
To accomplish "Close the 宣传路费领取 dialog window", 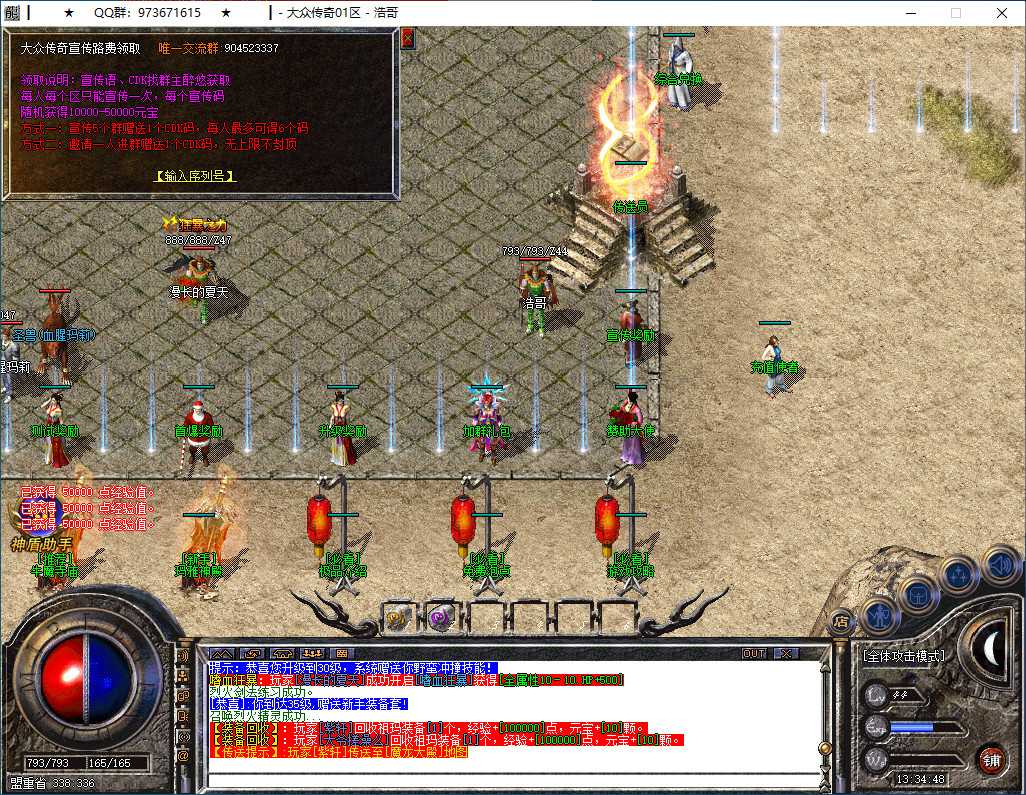I will coord(407,39).
